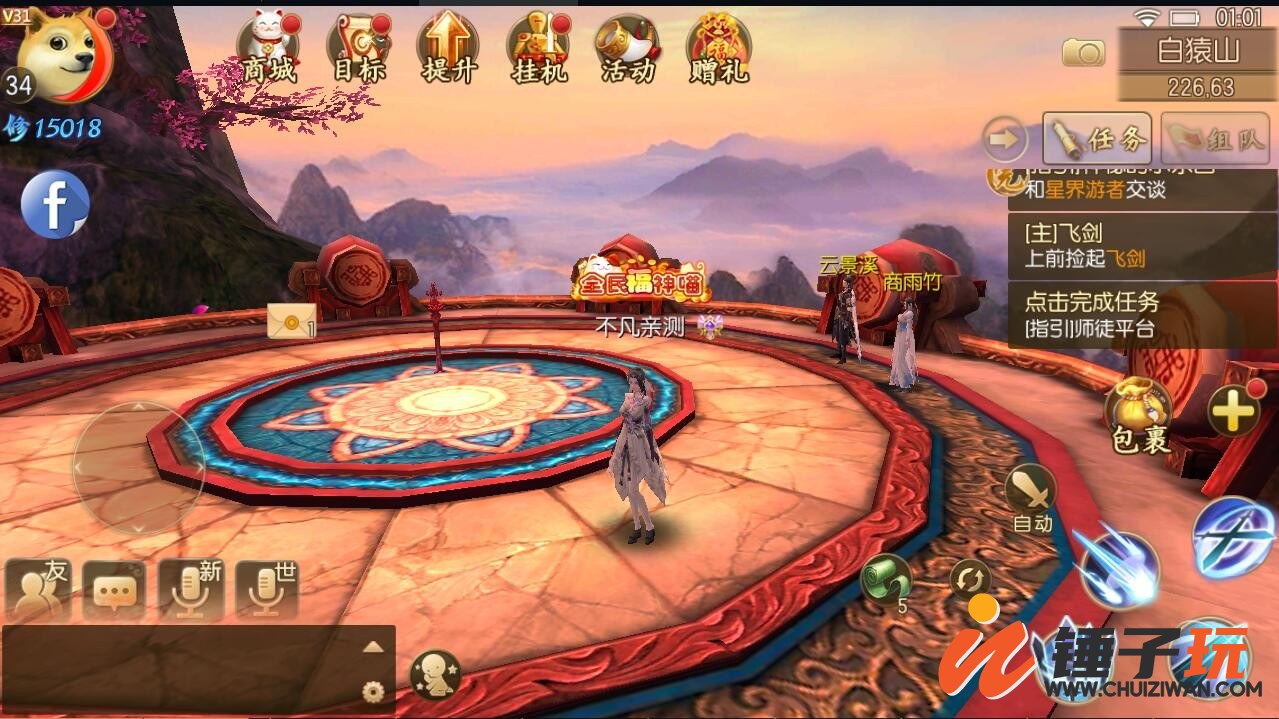Open the 活动 events menu
This screenshot has height=719, width=1279.
pyautogui.click(x=628, y=46)
